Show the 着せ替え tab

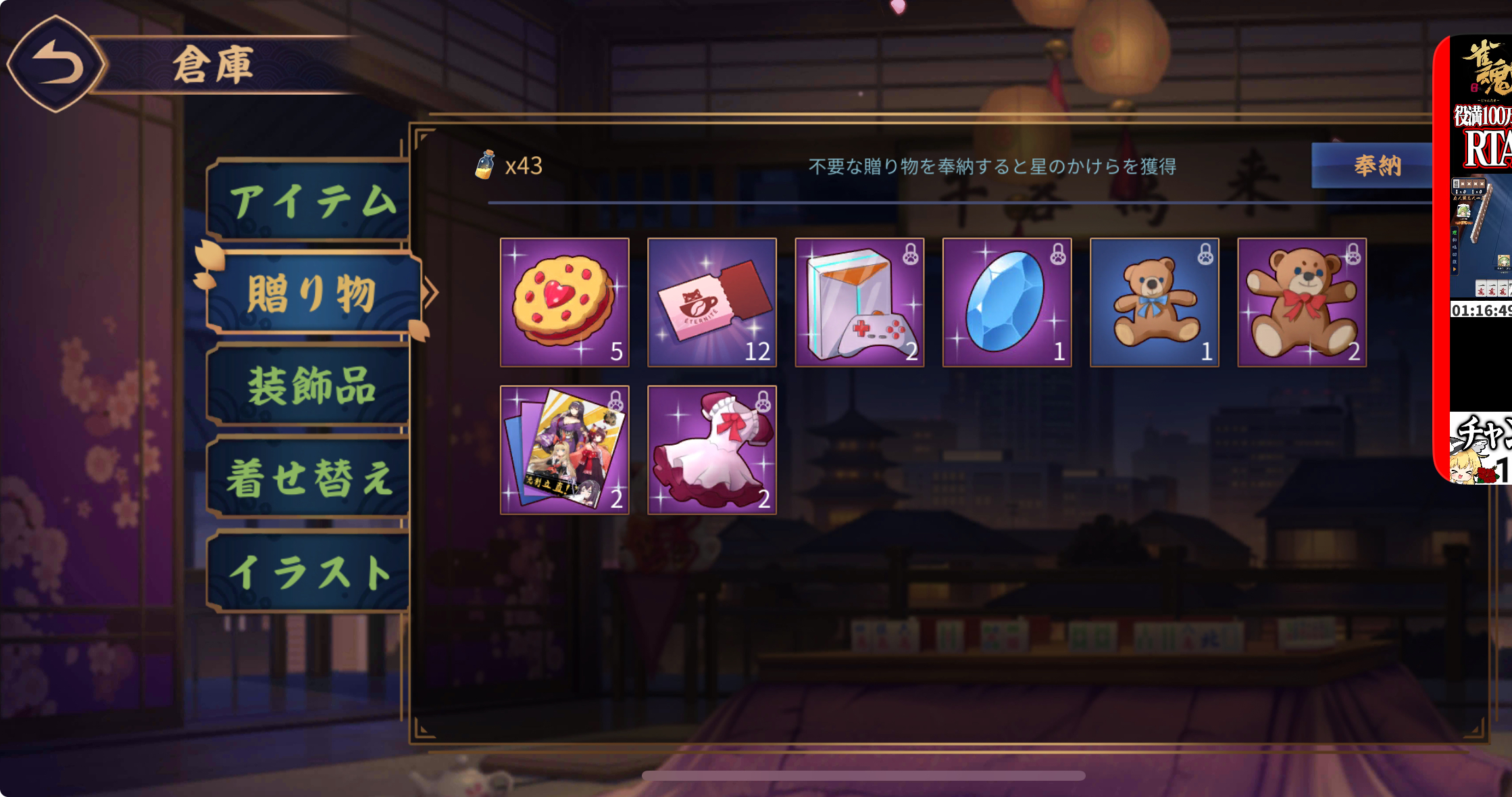tap(311, 478)
